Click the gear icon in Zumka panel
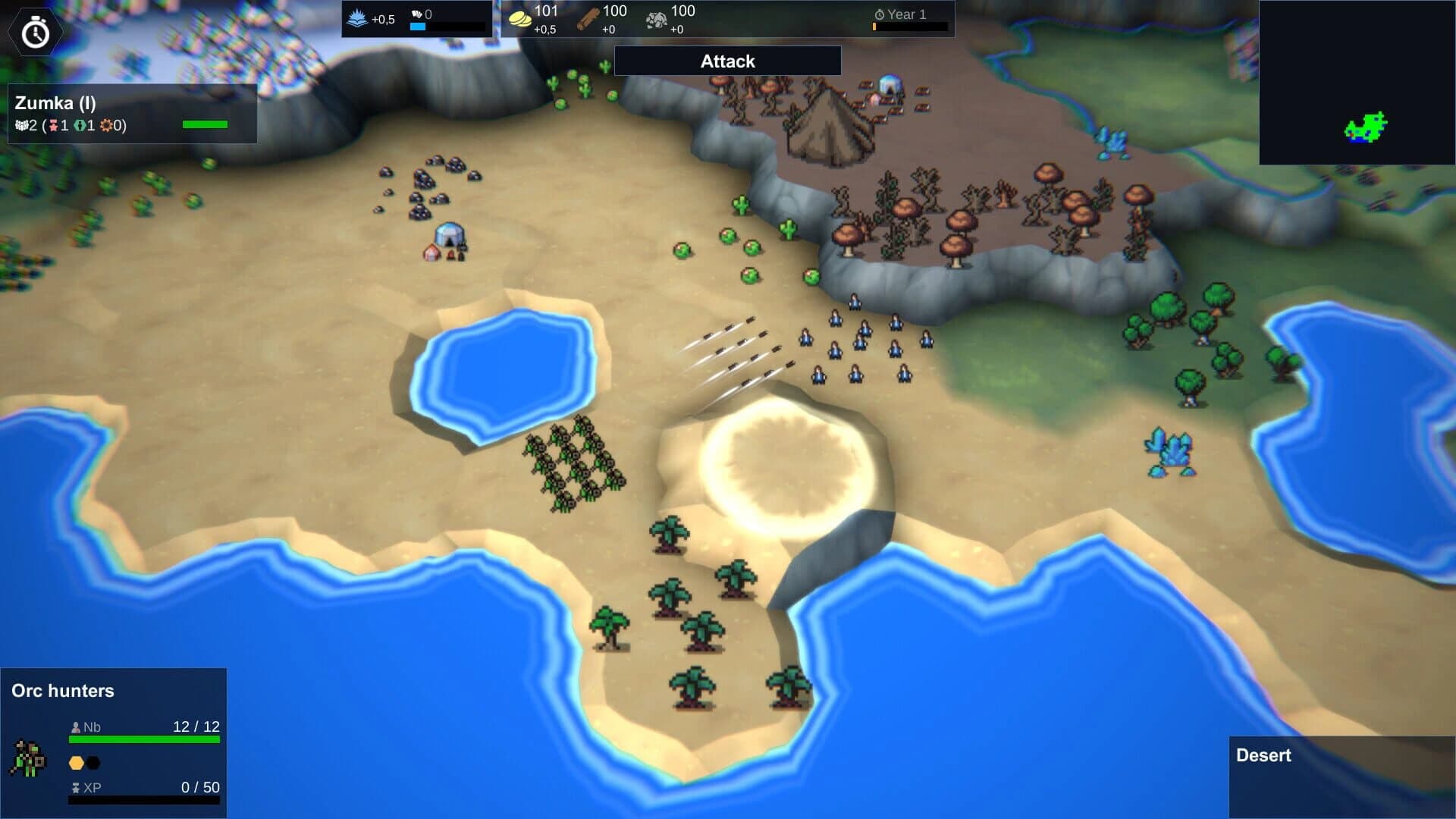The width and height of the screenshot is (1456, 819). click(106, 125)
